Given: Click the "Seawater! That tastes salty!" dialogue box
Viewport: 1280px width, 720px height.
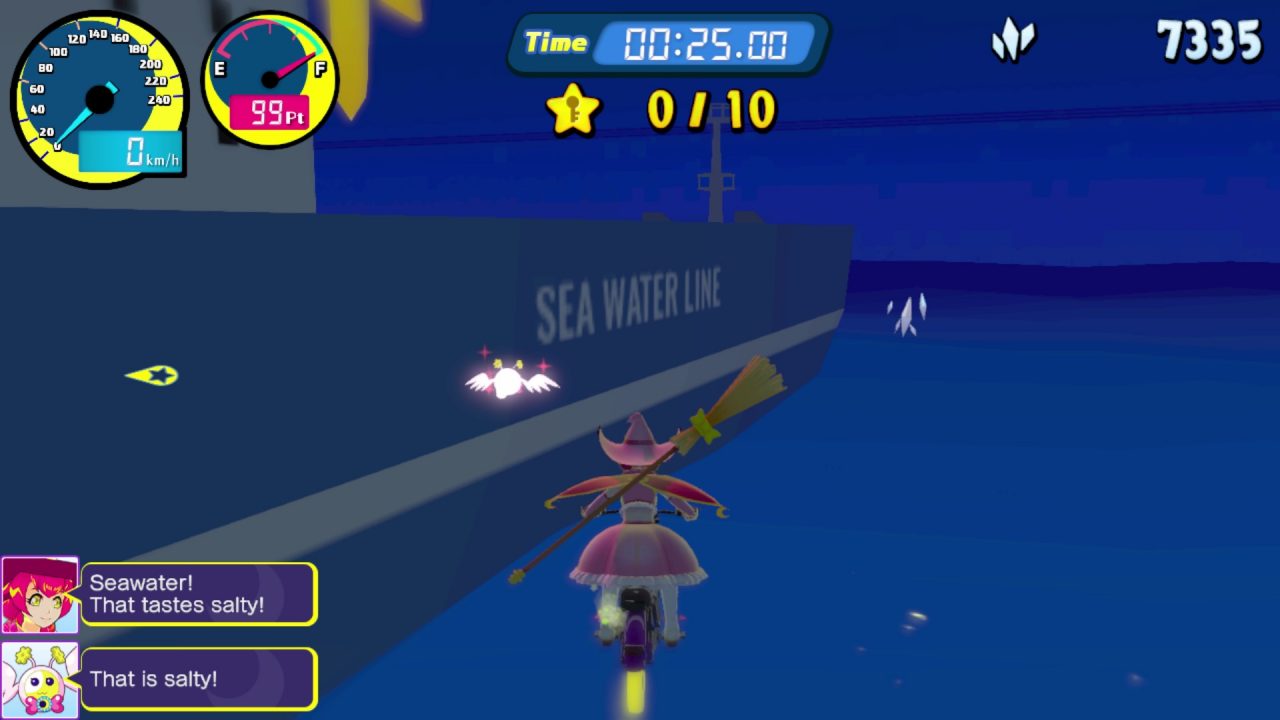Looking at the screenshot, I should [199, 594].
